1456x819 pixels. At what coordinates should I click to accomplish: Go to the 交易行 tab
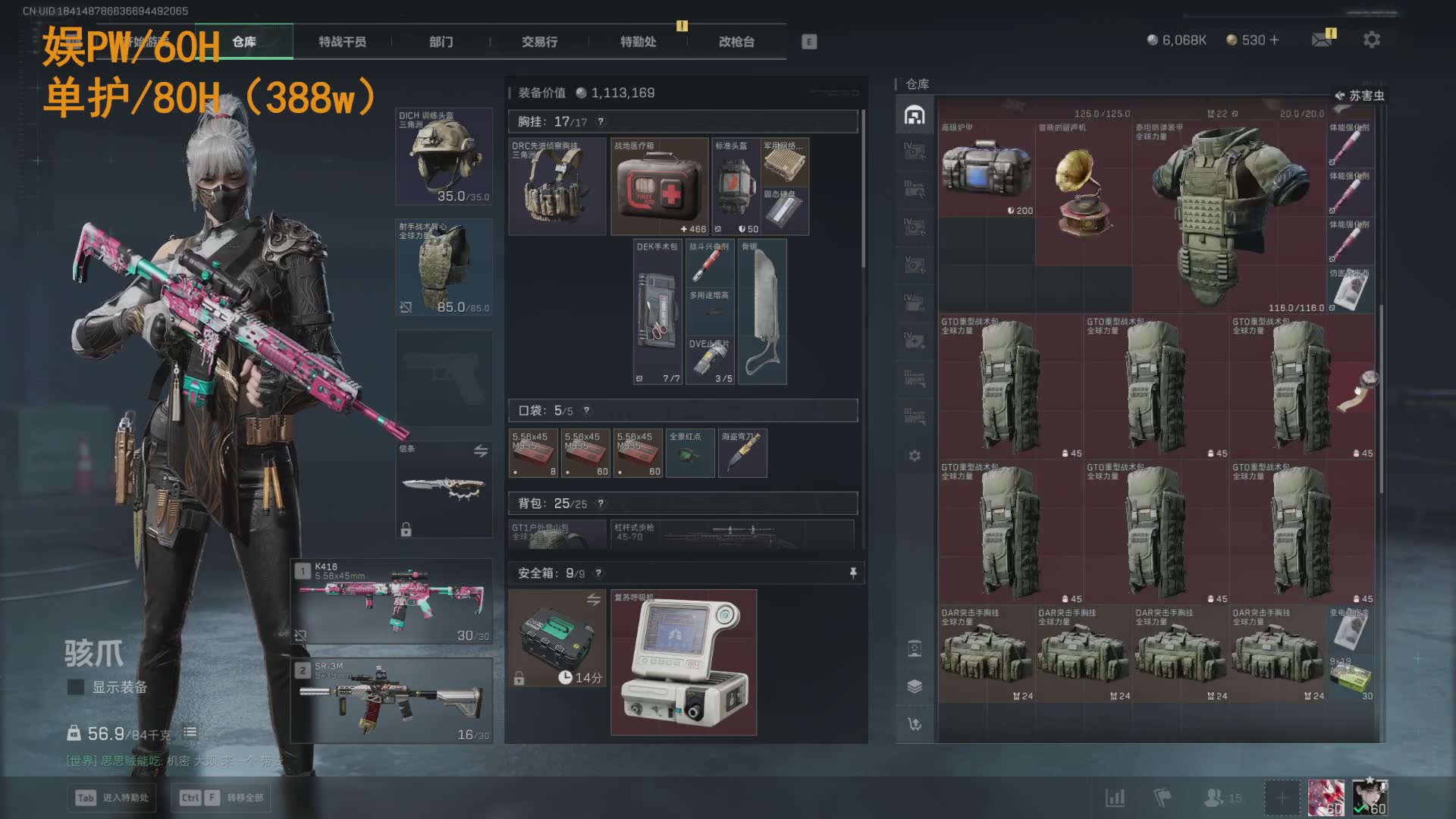[539, 42]
